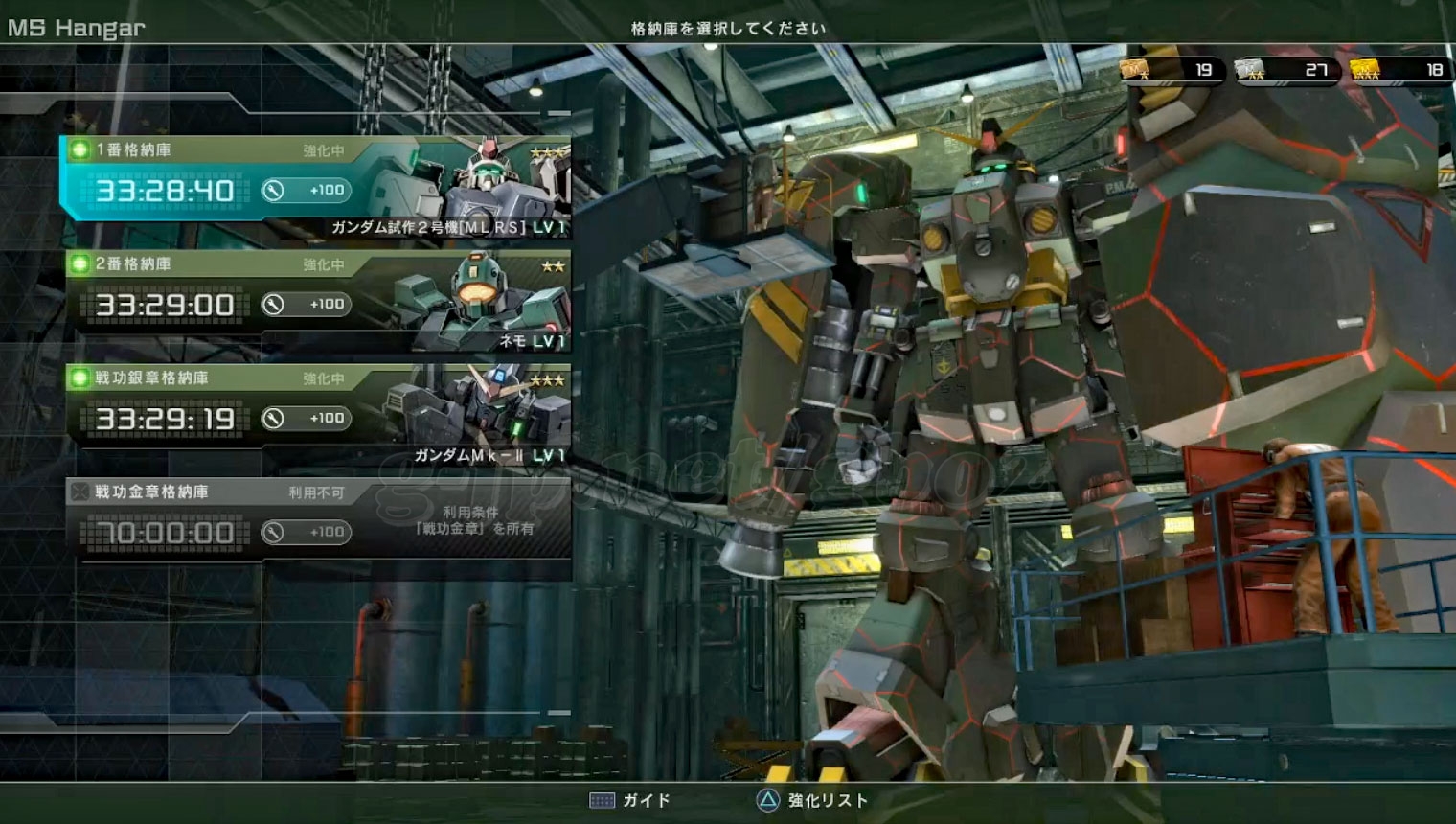The height and width of the screenshot is (824, 1456).
Task: Click the +100 button in hangar No. 1
Action: click(307, 191)
